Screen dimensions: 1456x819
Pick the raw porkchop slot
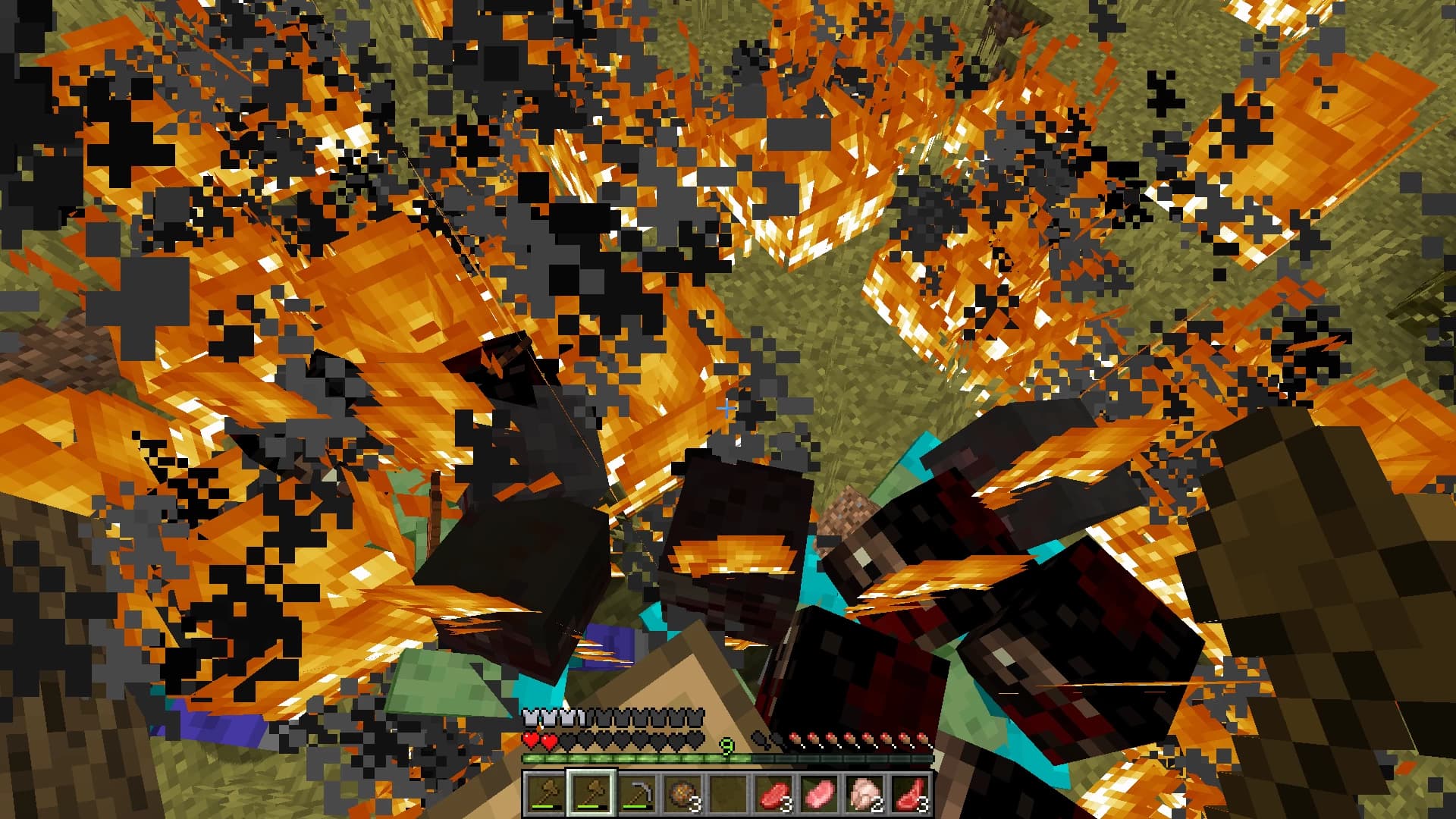819,793
